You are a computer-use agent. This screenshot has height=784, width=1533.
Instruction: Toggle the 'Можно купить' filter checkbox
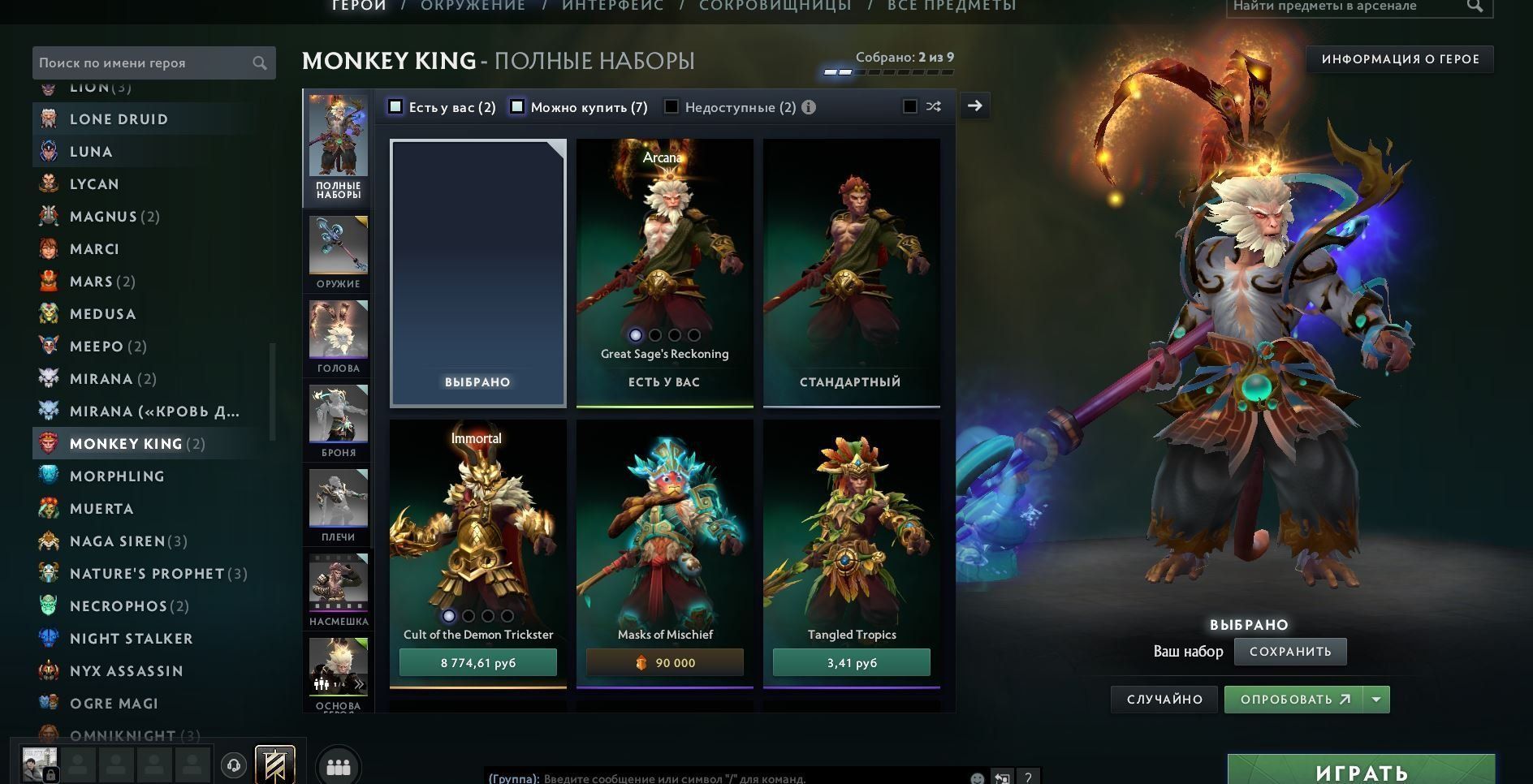(517, 107)
